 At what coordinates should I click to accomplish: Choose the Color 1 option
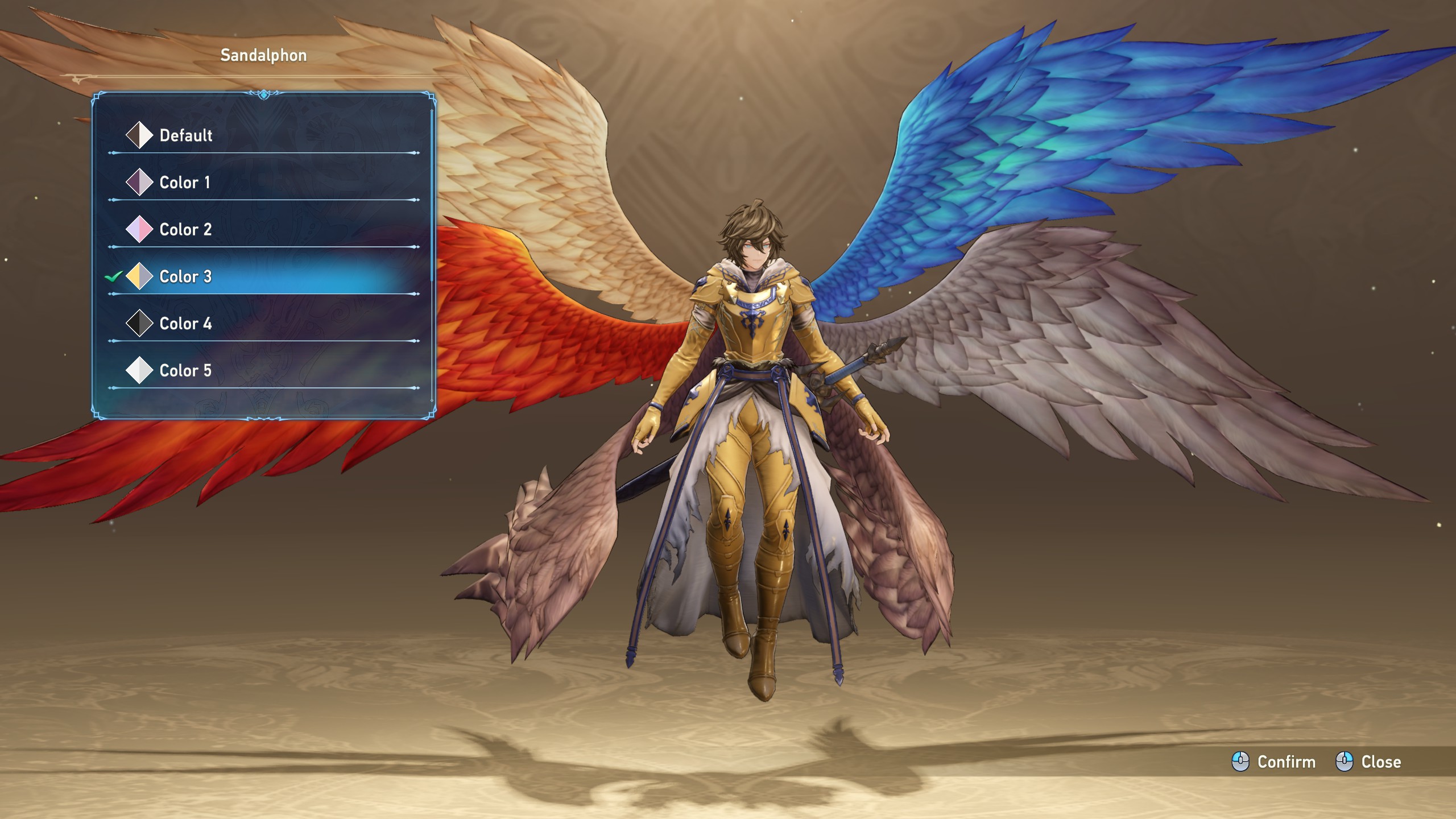(x=184, y=183)
